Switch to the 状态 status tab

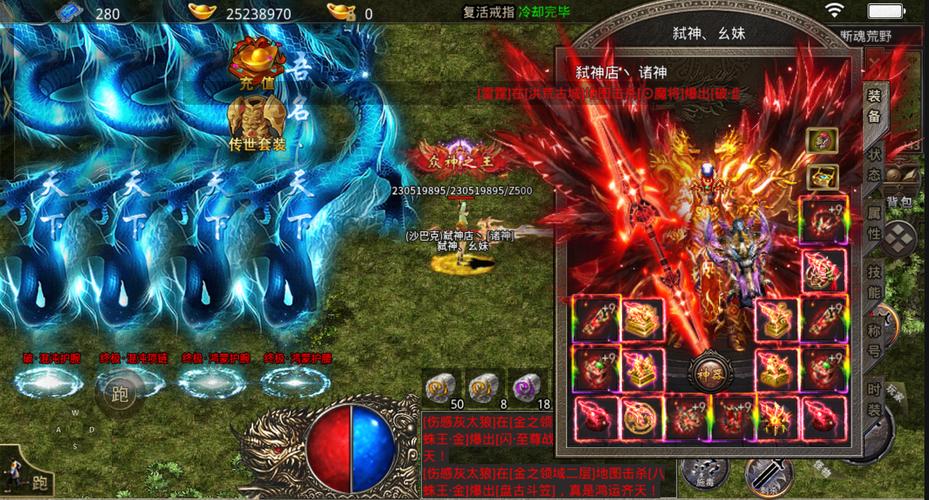(874, 166)
